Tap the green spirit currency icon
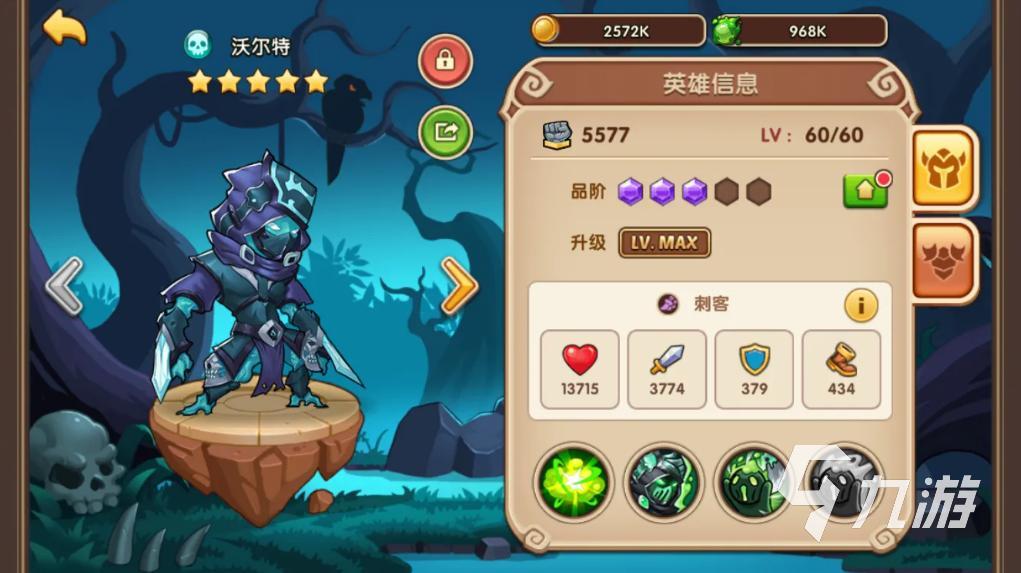The height and width of the screenshot is (573, 1021). 727,30
